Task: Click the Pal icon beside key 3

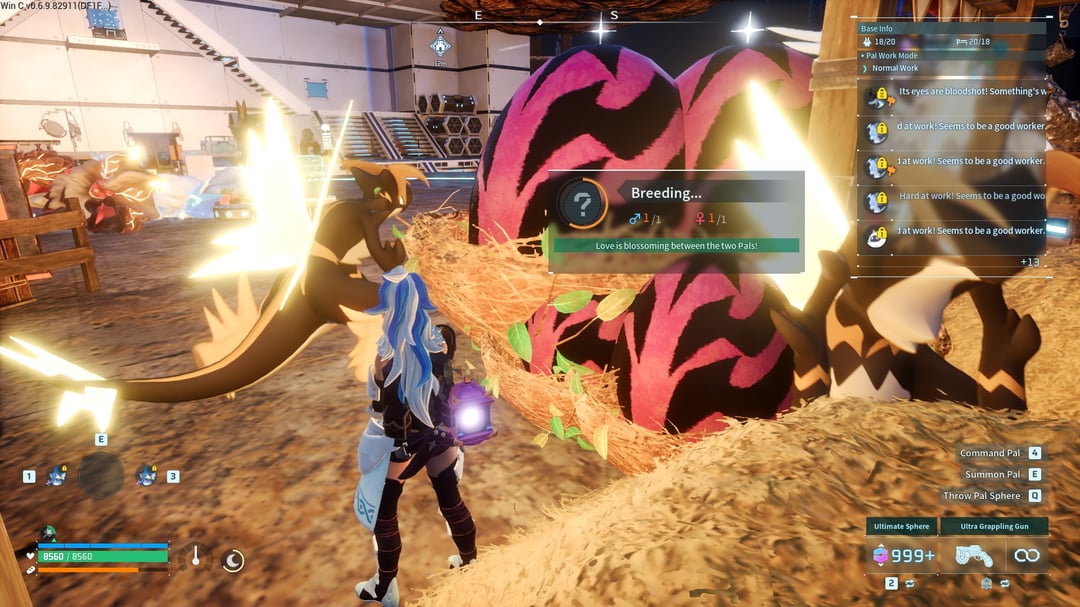Action: pos(148,476)
